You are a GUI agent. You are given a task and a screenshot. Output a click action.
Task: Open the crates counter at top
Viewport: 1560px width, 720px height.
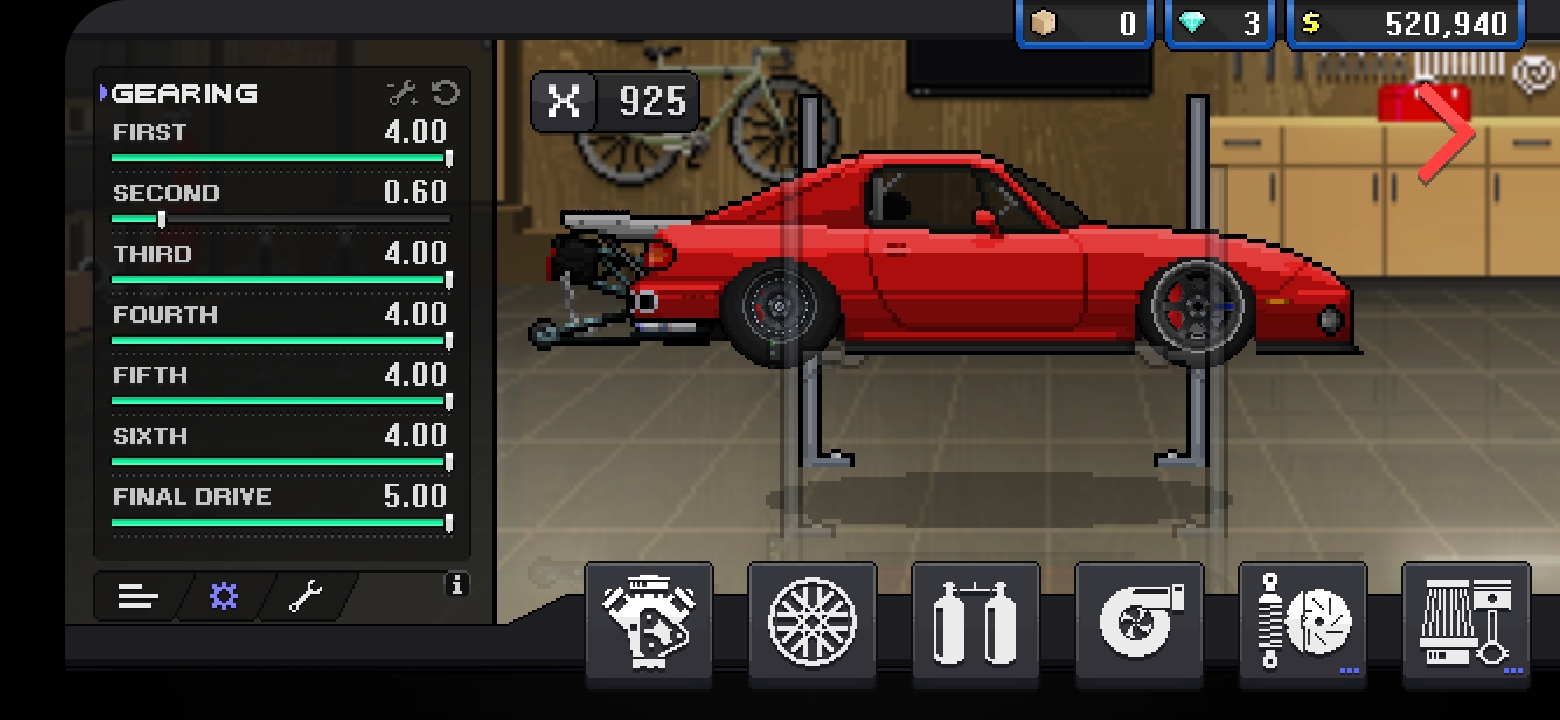[x=1084, y=22]
